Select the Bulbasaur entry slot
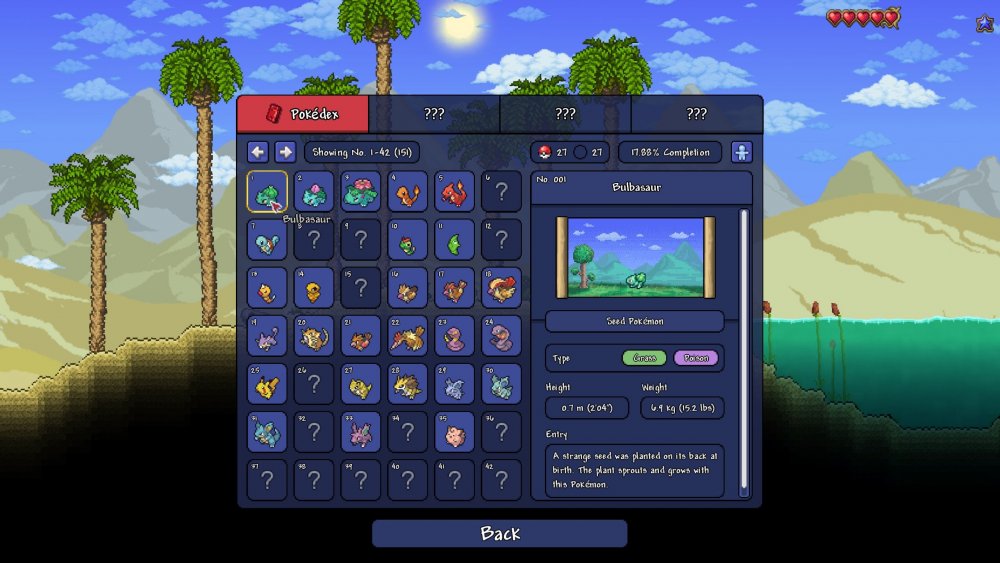The height and width of the screenshot is (563, 1000). [267, 191]
